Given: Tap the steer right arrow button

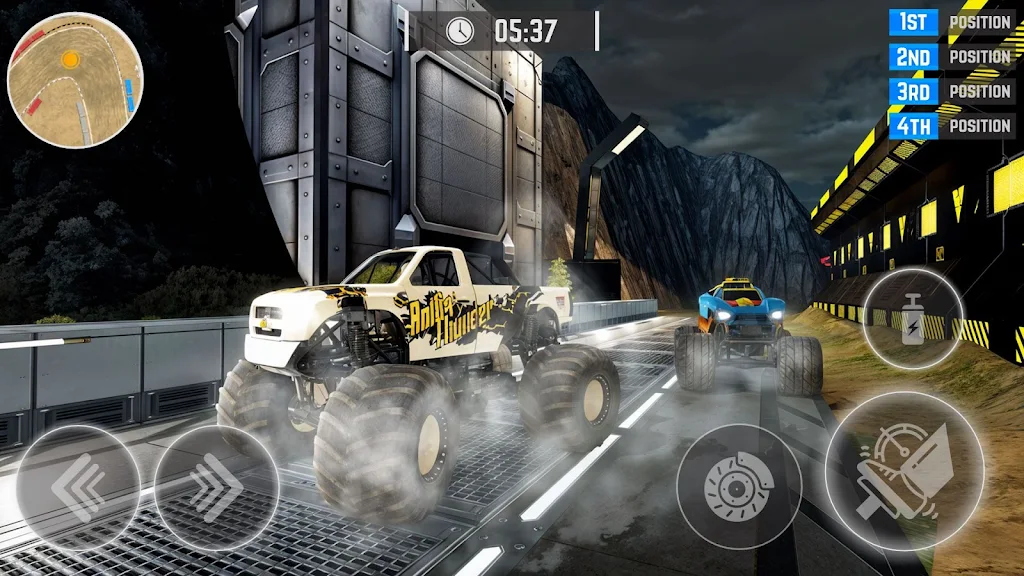Looking at the screenshot, I should pos(216,488).
